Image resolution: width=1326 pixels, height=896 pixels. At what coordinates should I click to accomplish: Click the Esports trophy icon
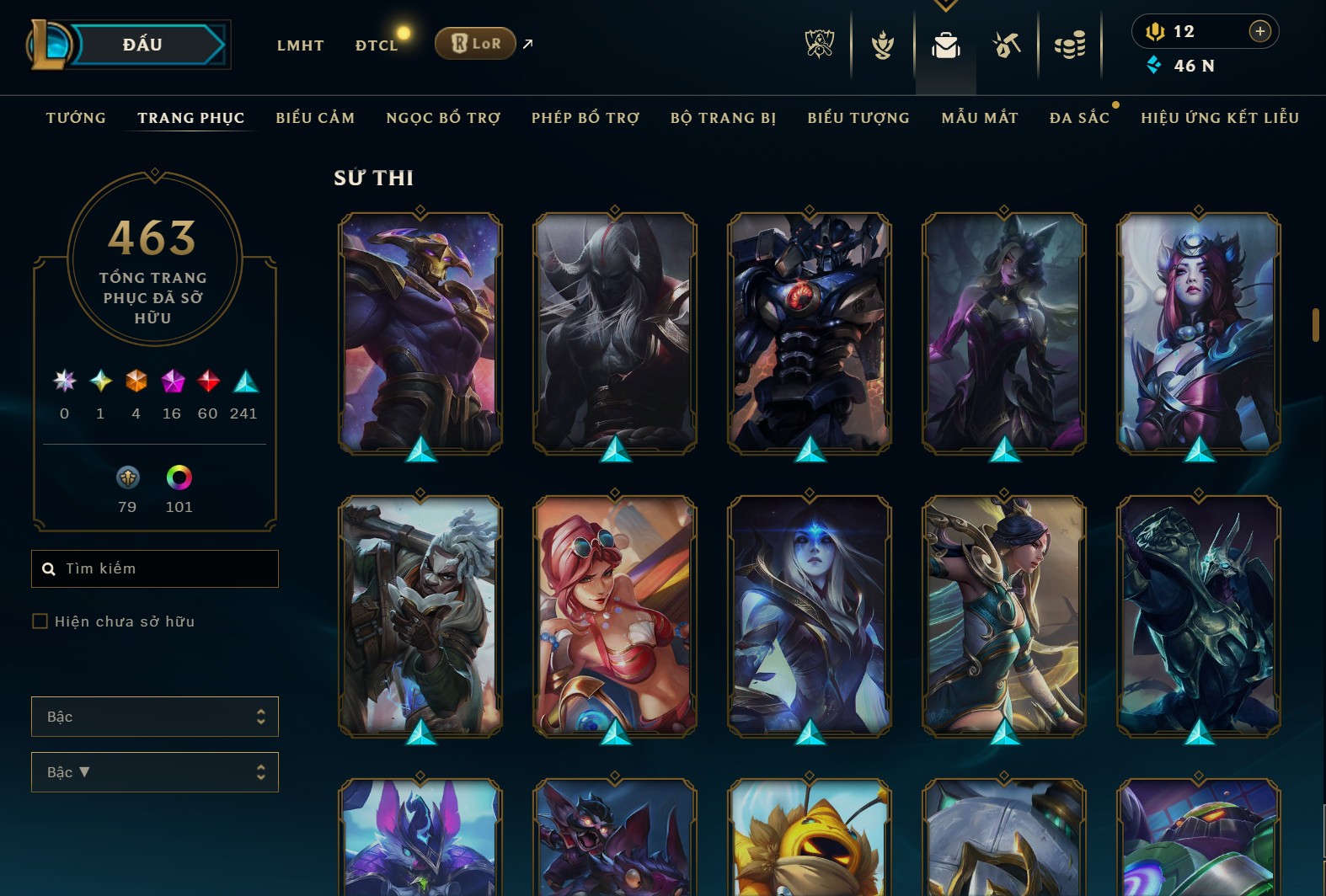(x=818, y=45)
